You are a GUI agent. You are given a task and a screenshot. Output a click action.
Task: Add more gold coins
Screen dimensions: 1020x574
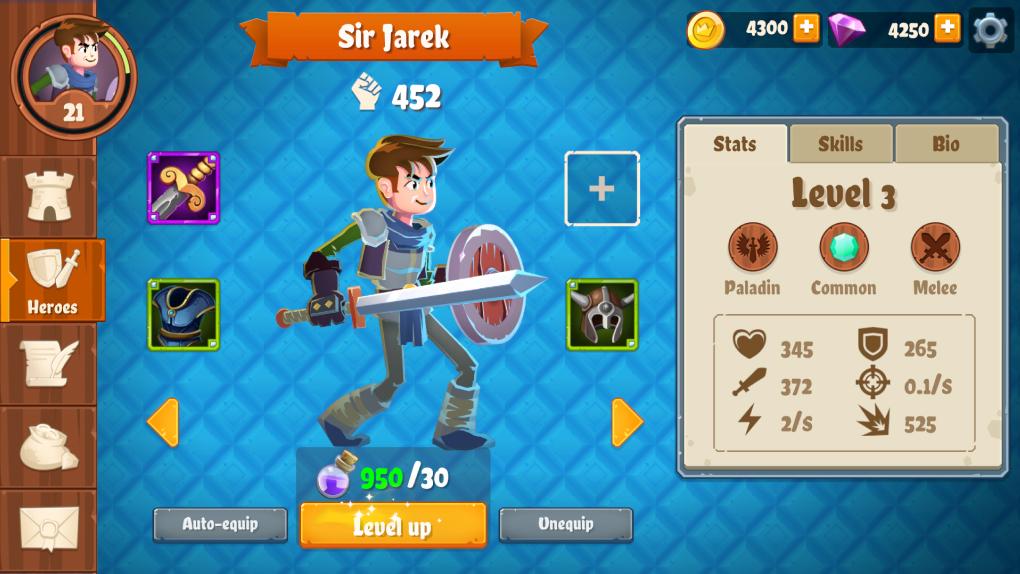[x=806, y=29]
